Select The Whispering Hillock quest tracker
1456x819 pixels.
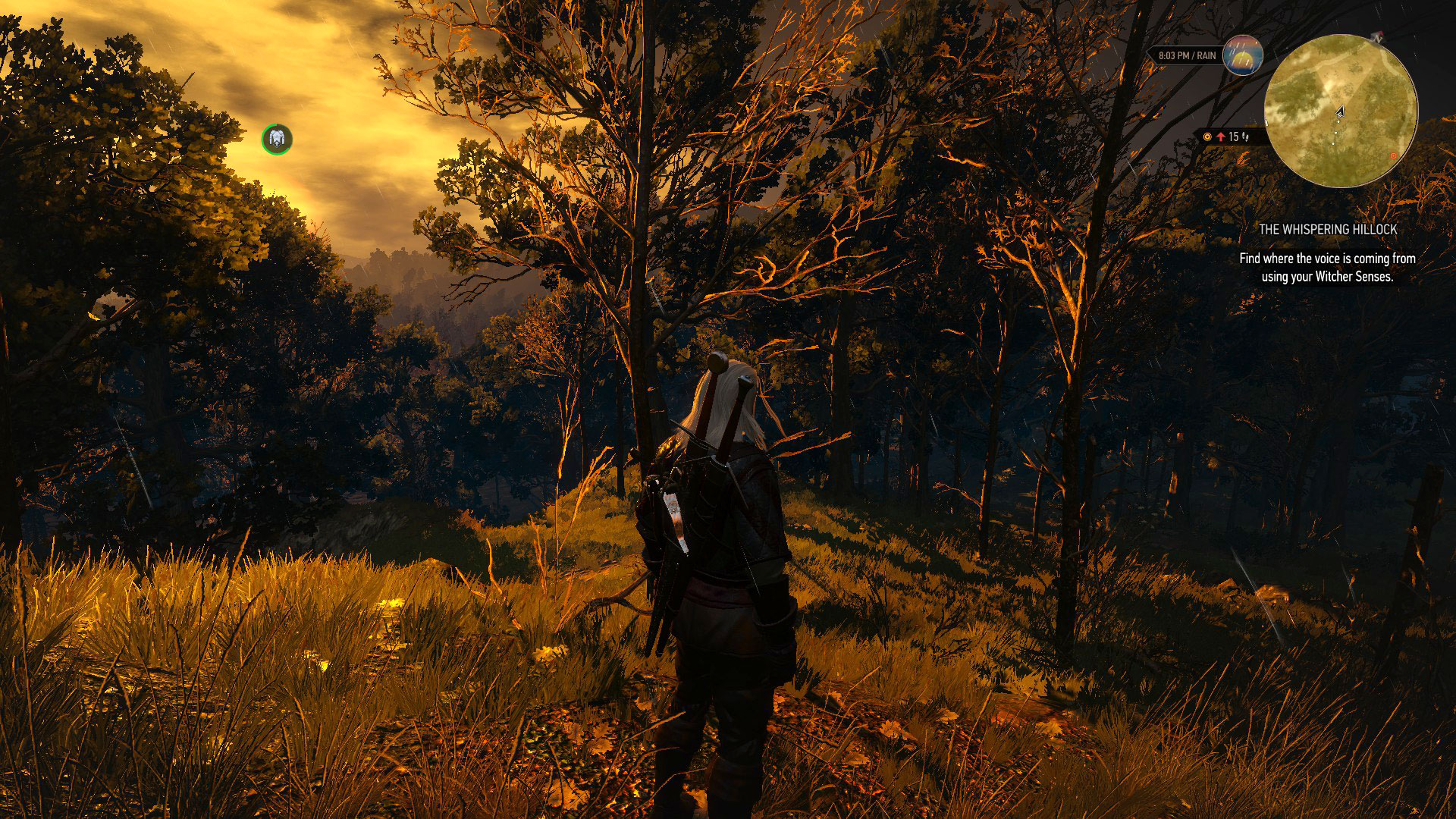[1327, 229]
